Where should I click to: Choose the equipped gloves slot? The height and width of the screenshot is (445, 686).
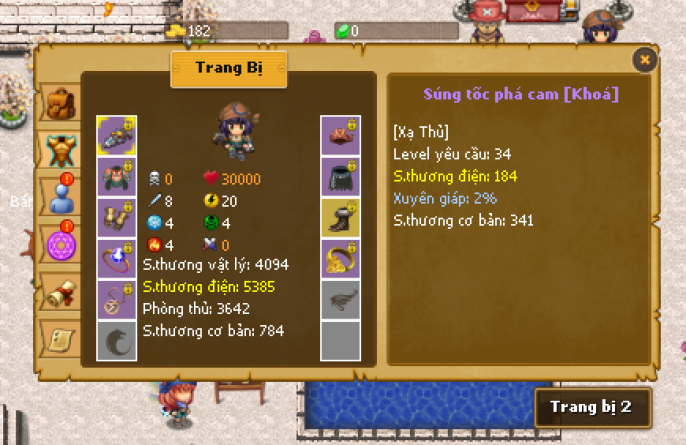point(116,217)
